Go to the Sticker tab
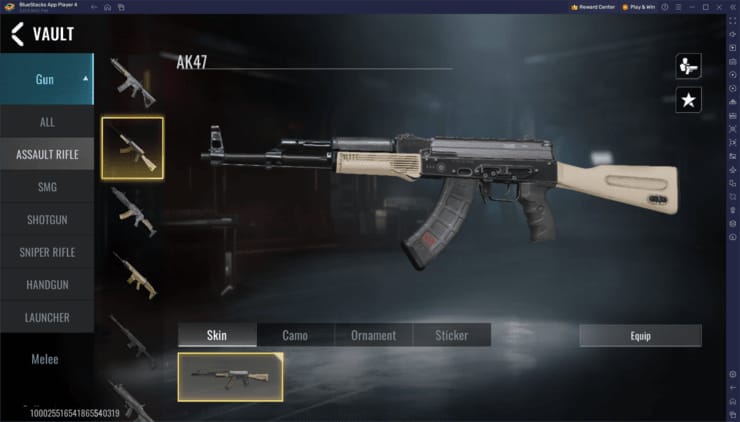The width and height of the screenshot is (740, 422). tap(451, 335)
